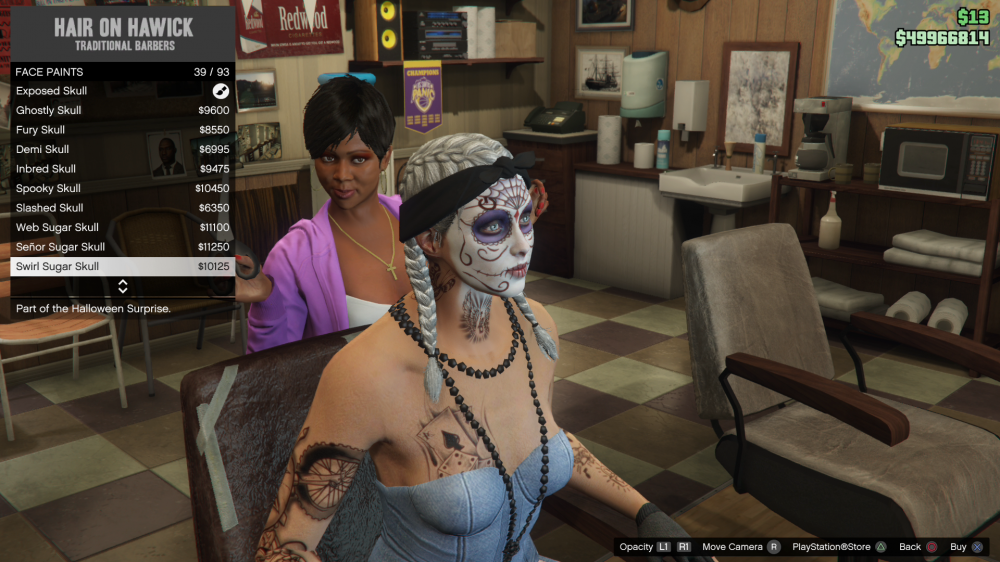Click the highlighted Swirl Sugar Skull row

[x=122, y=267]
